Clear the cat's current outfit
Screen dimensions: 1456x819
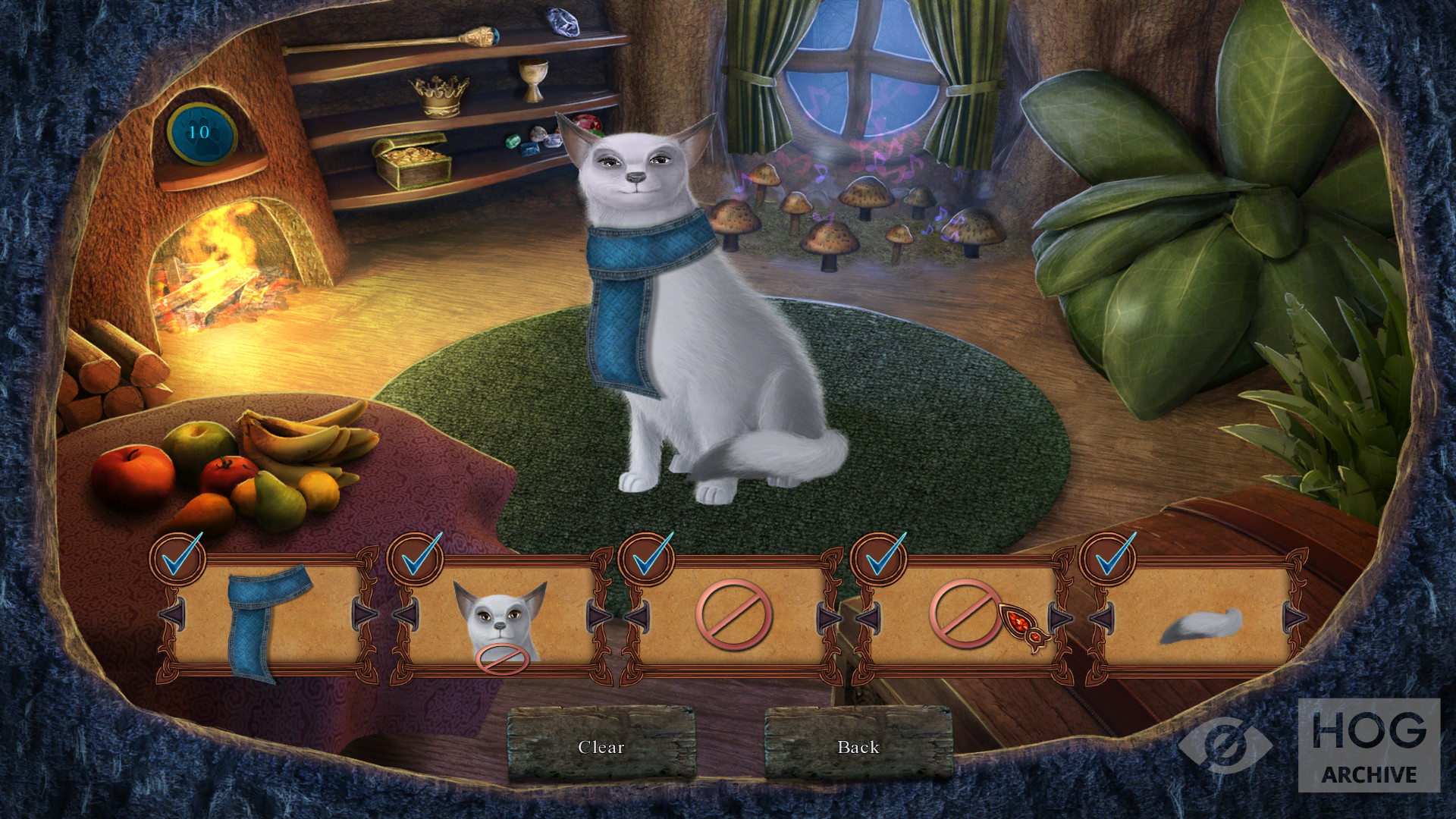coord(601,746)
